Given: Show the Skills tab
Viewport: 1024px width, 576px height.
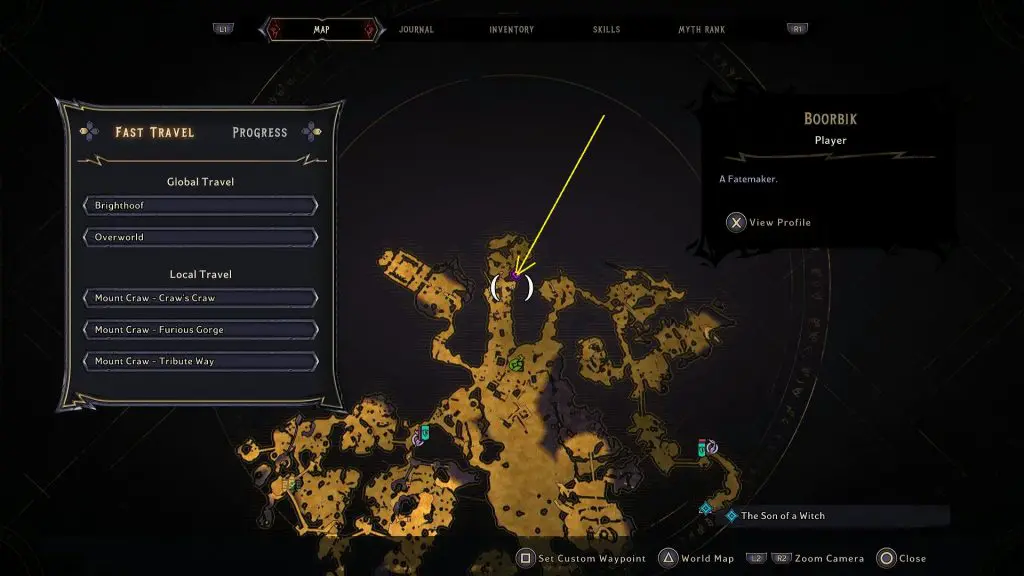Looking at the screenshot, I should tap(608, 30).
